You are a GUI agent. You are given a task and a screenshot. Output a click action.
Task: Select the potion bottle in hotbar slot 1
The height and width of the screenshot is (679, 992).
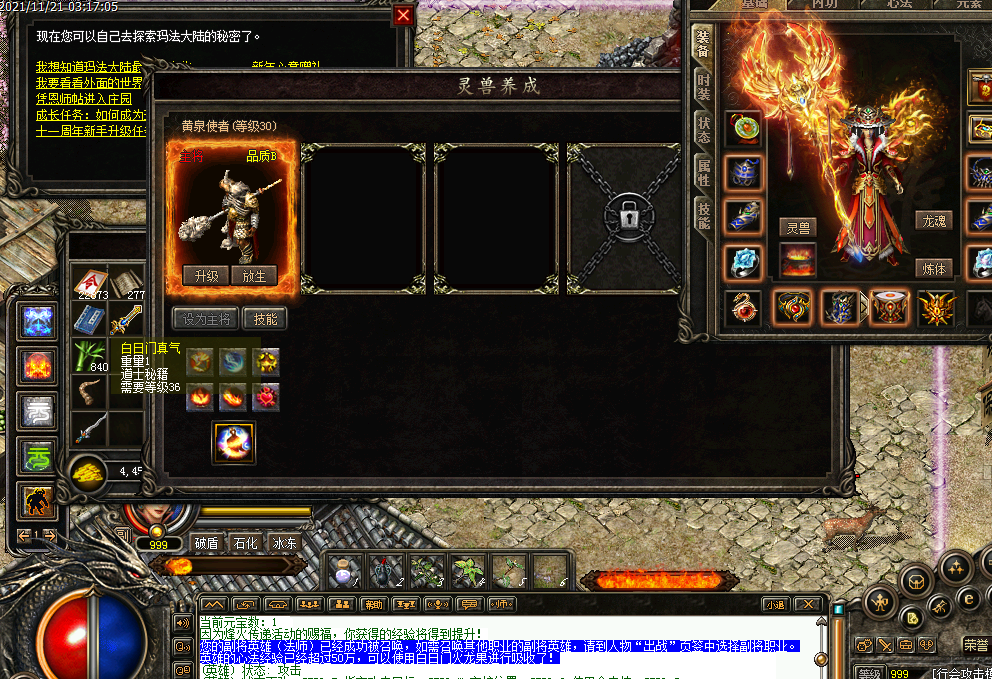tap(345, 571)
